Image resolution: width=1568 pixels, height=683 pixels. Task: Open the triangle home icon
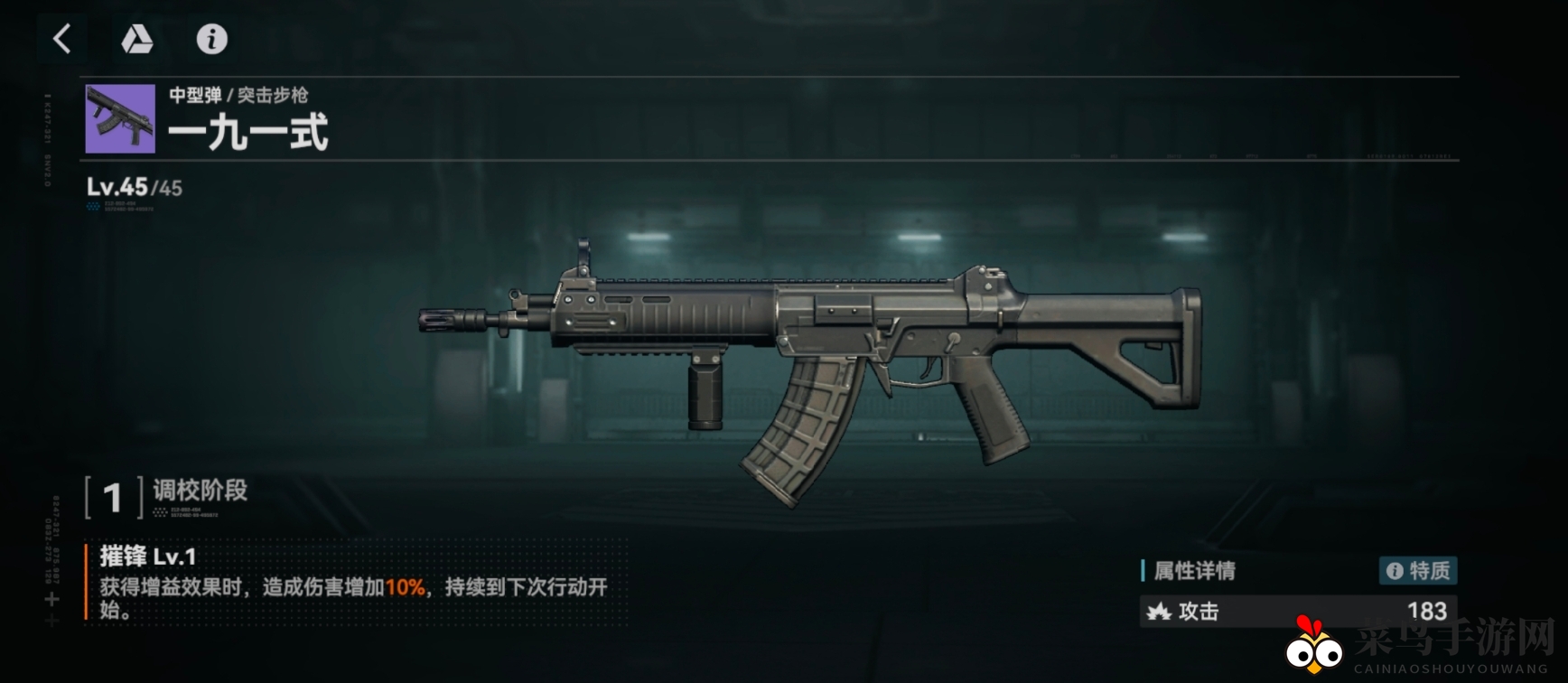(x=137, y=39)
